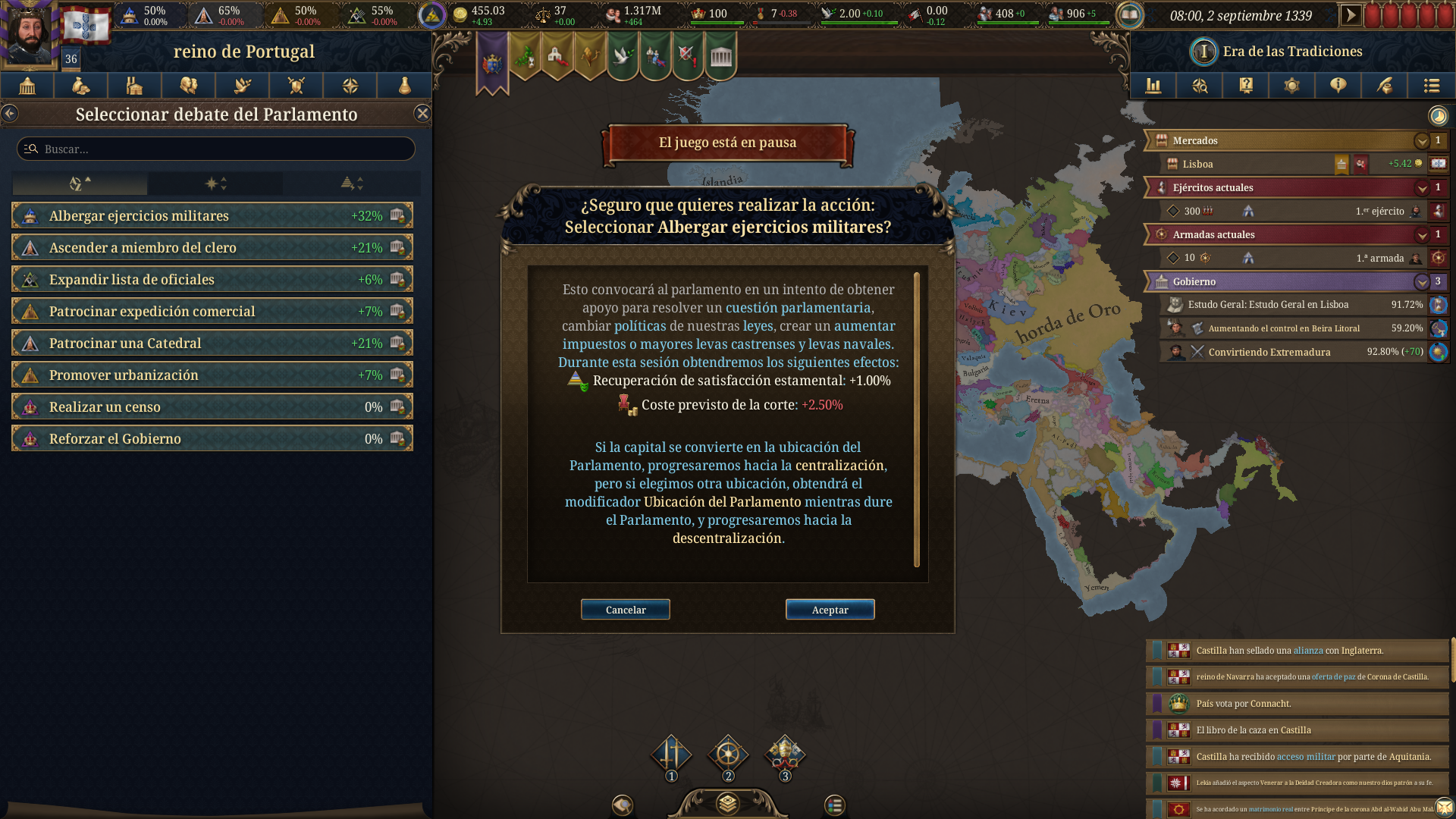Select the parliament building banner tab
This screenshot has width=1456, height=819.
[x=719, y=55]
